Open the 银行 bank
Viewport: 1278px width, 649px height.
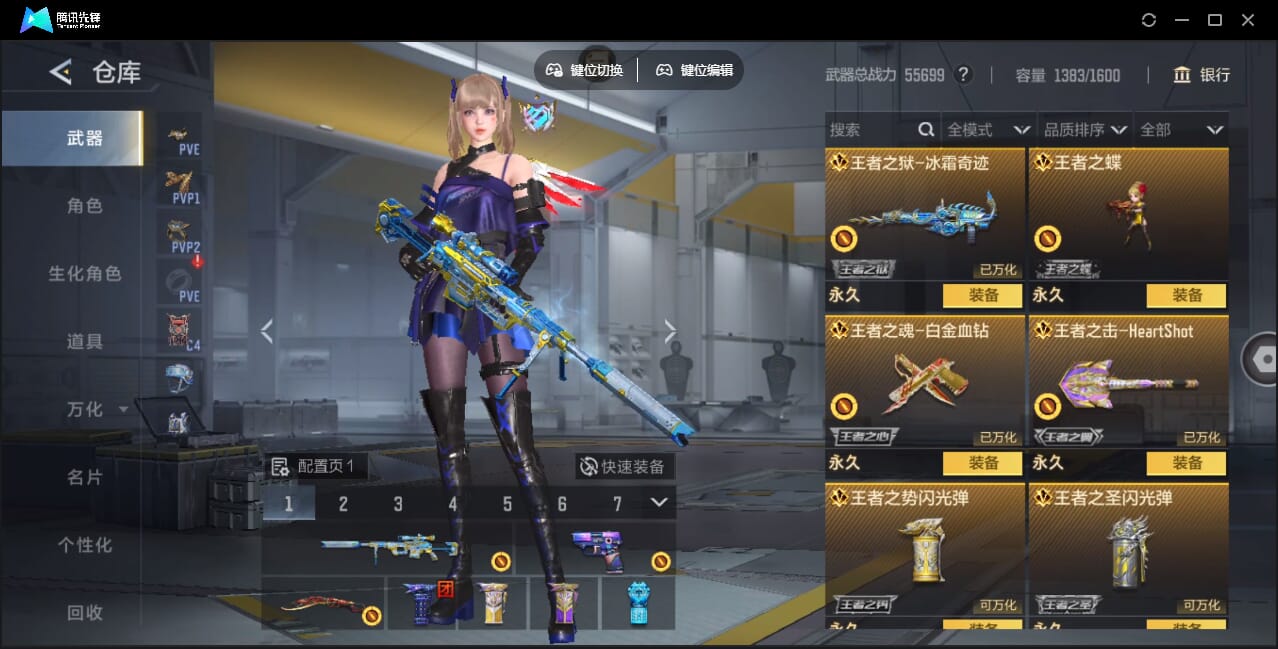click(1201, 75)
